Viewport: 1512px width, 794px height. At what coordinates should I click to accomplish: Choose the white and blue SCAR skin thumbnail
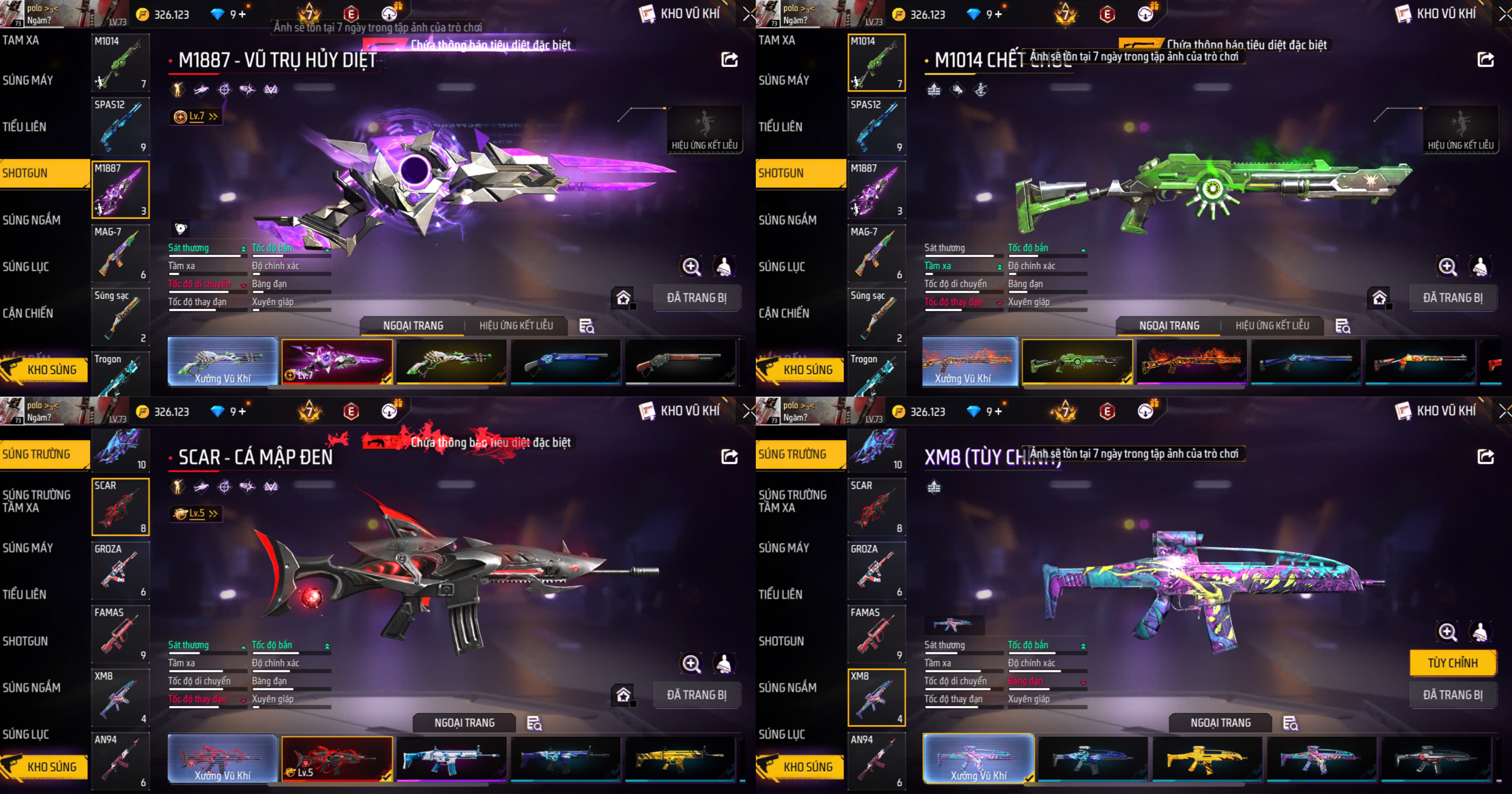(451, 757)
